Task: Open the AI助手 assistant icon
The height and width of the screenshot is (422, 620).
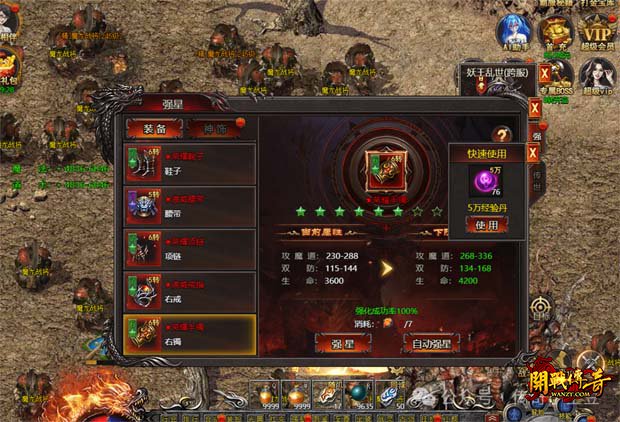Action: 513,33
